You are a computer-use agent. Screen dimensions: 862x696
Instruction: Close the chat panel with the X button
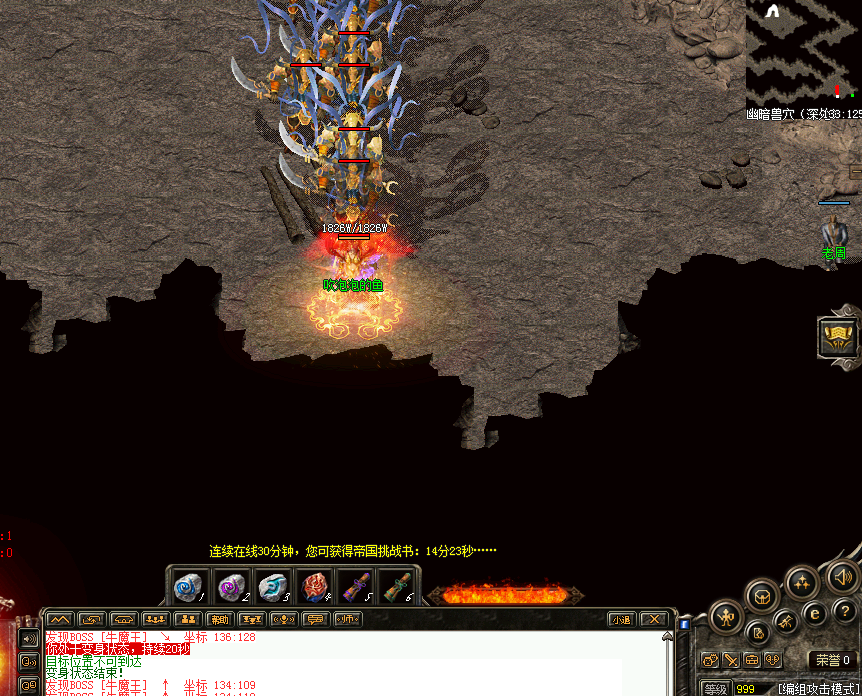click(653, 620)
